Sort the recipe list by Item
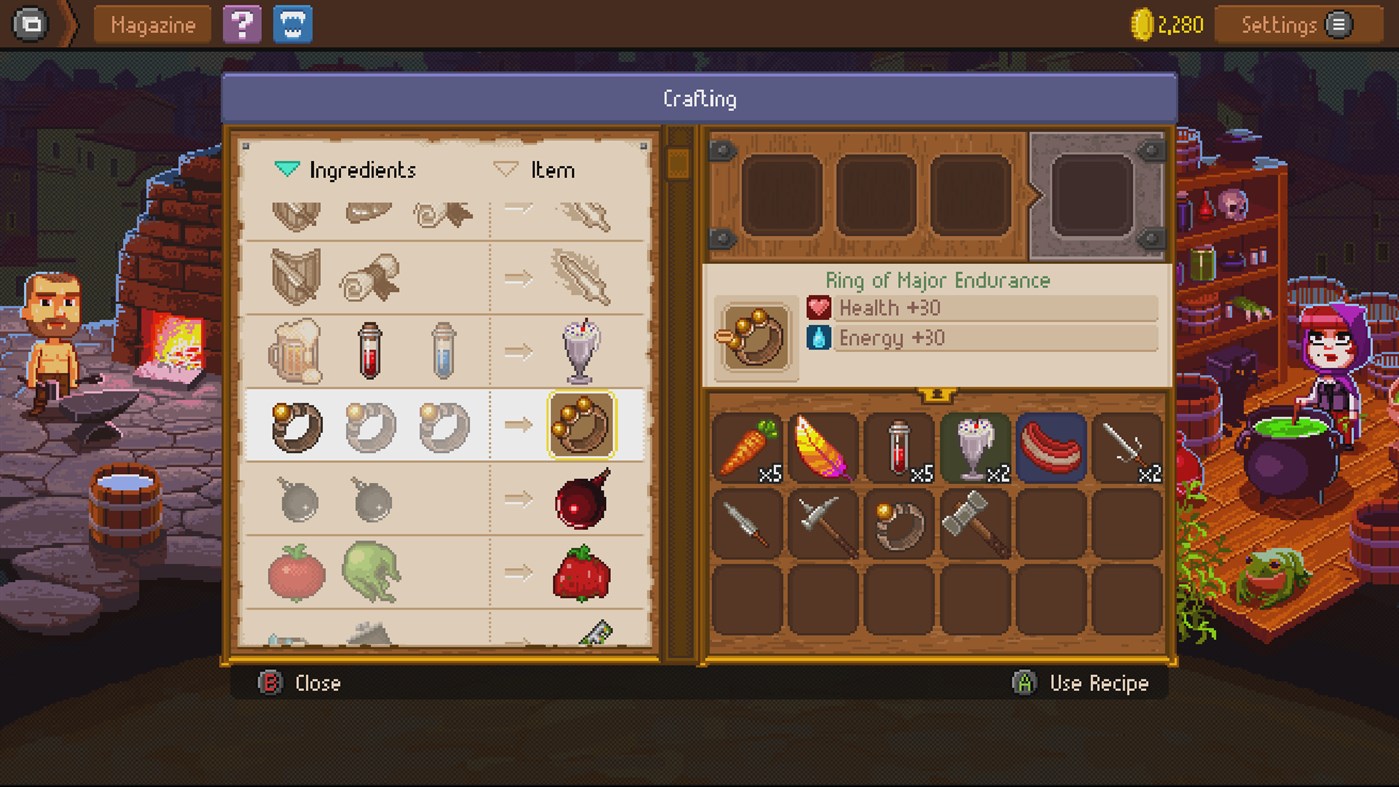The height and width of the screenshot is (787, 1399). point(538,170)
